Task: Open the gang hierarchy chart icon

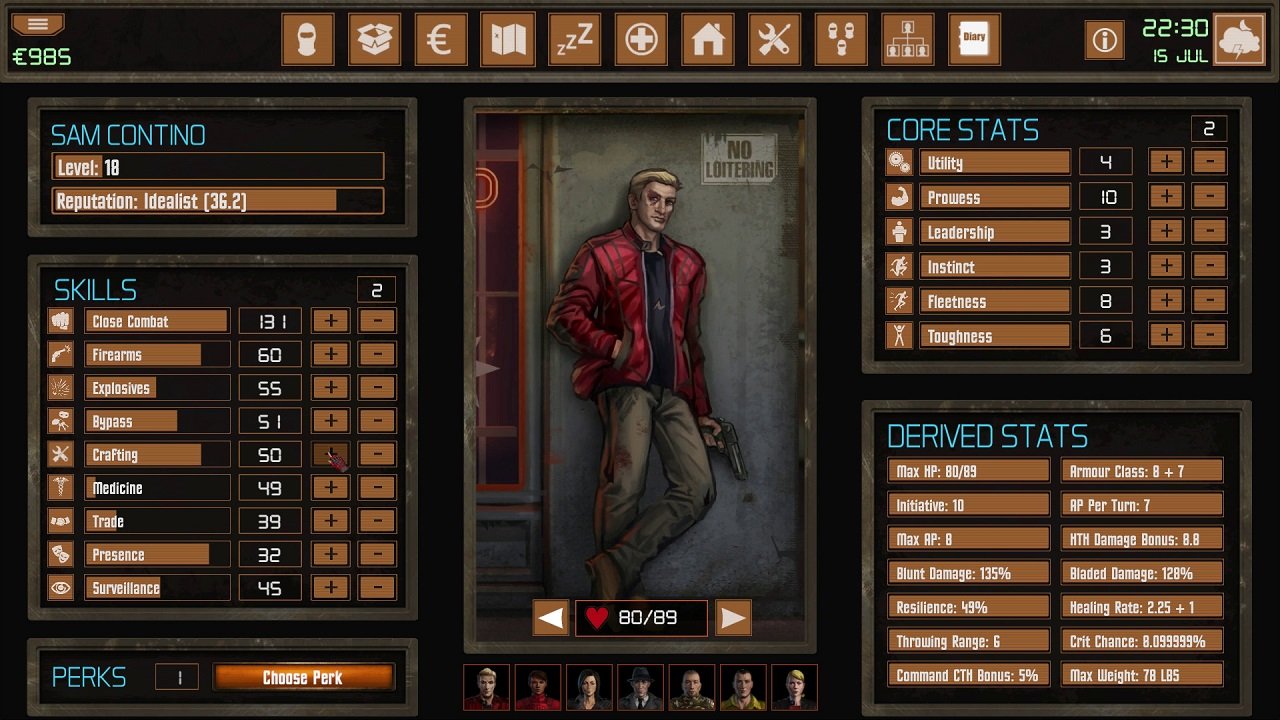Action: 908,39
